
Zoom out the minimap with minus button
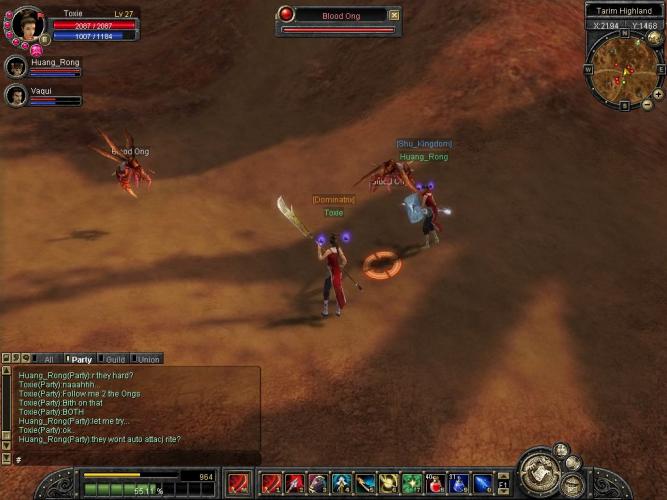(646, 104)
